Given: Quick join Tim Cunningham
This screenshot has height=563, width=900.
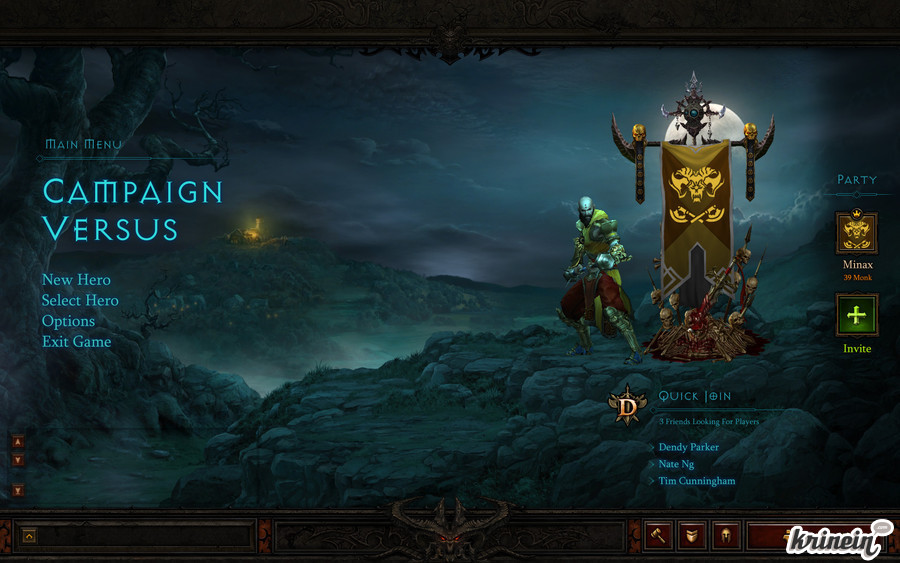Looking at the screenshot, I should 697,481.
